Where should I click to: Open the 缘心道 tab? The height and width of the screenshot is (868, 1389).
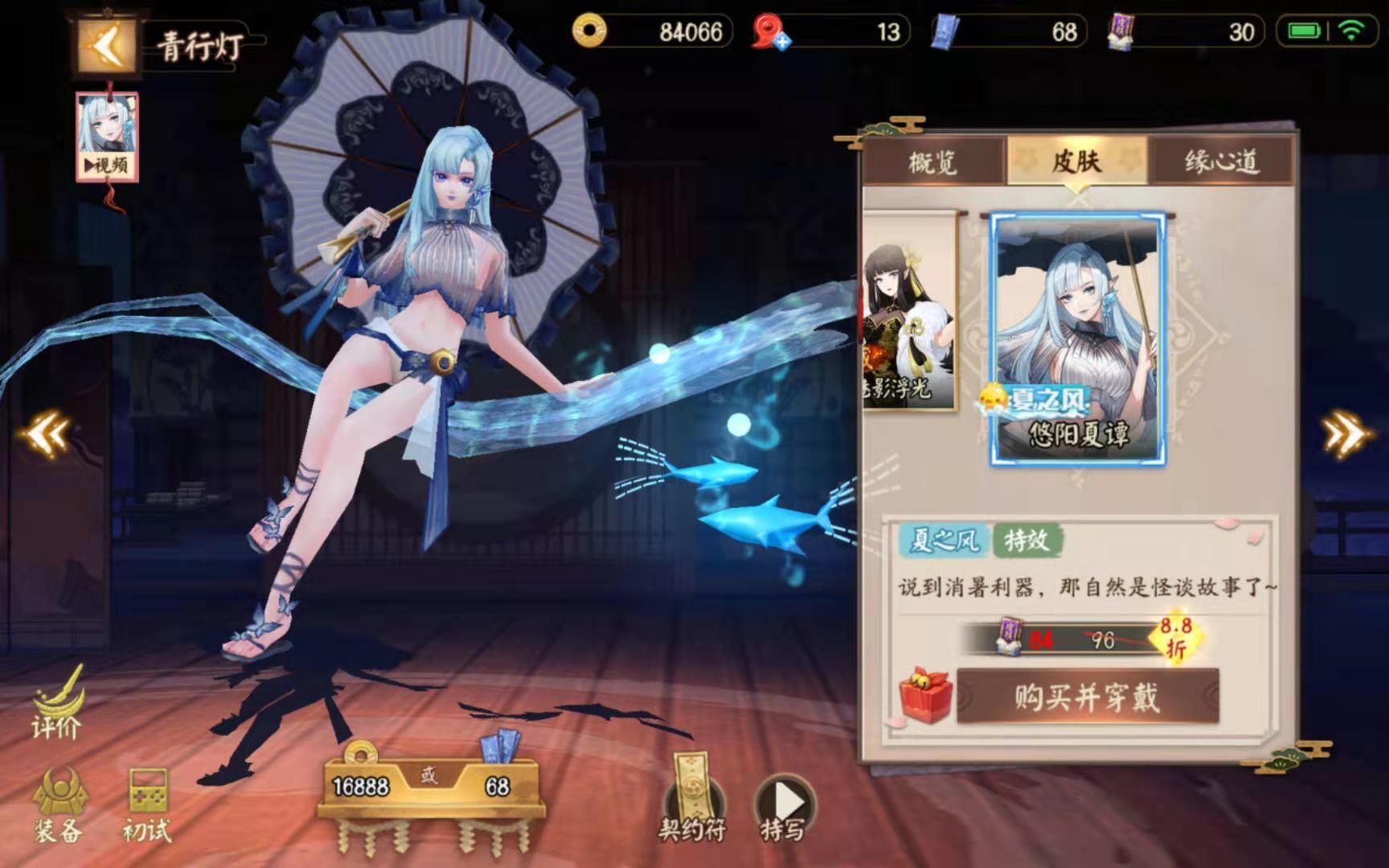pos(1222,161)
